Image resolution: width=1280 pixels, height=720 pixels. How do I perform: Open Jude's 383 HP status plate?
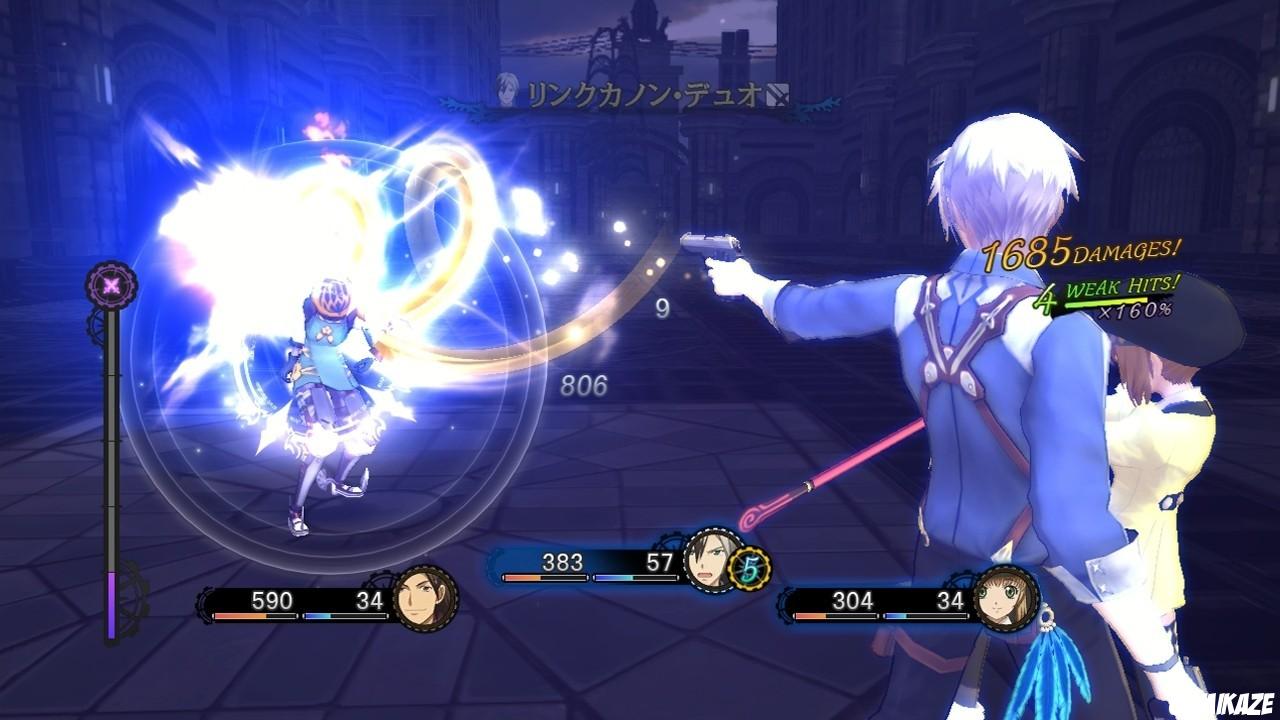coord(582,562)
